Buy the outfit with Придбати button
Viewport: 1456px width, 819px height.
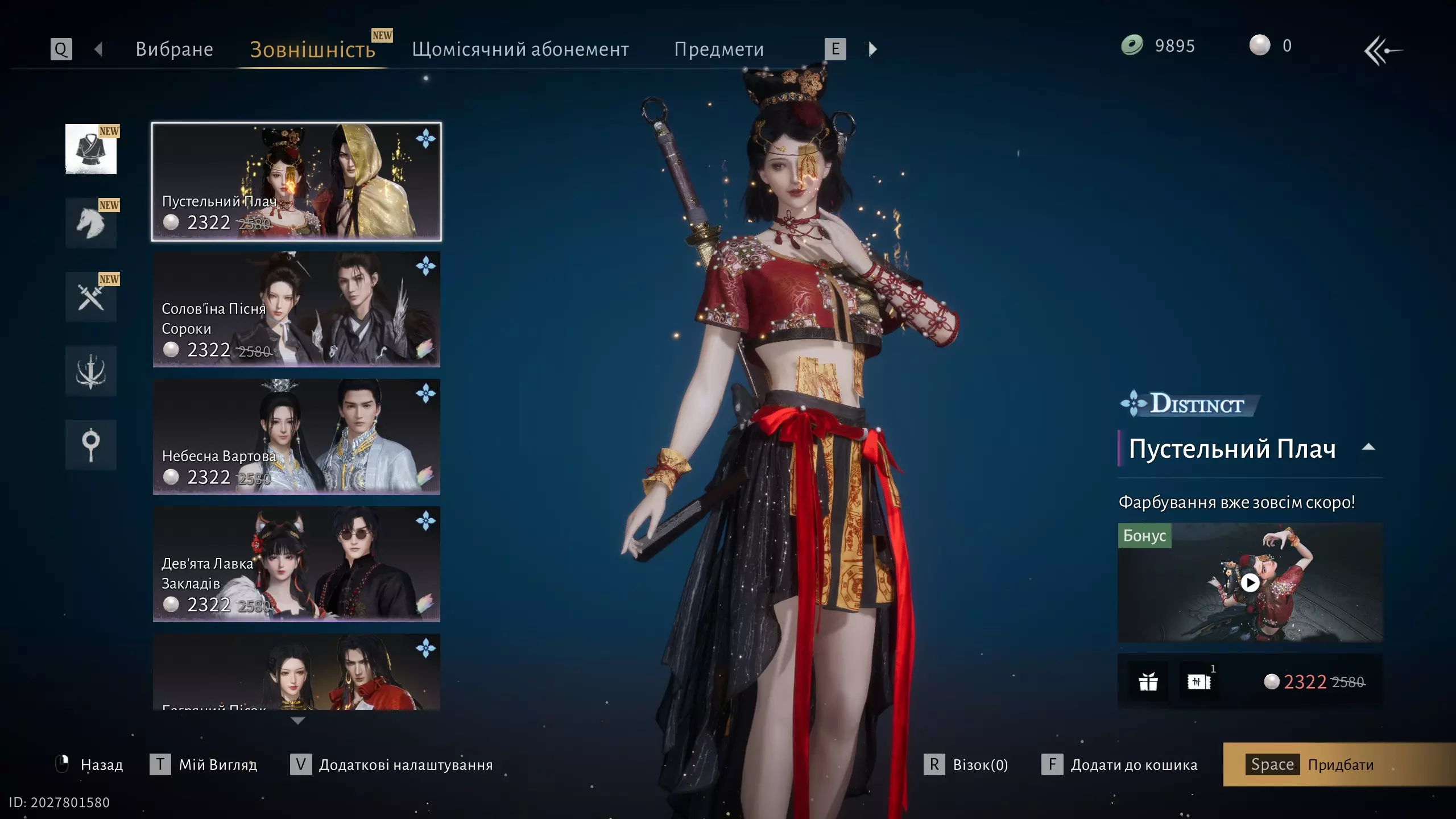(1339, 764)
